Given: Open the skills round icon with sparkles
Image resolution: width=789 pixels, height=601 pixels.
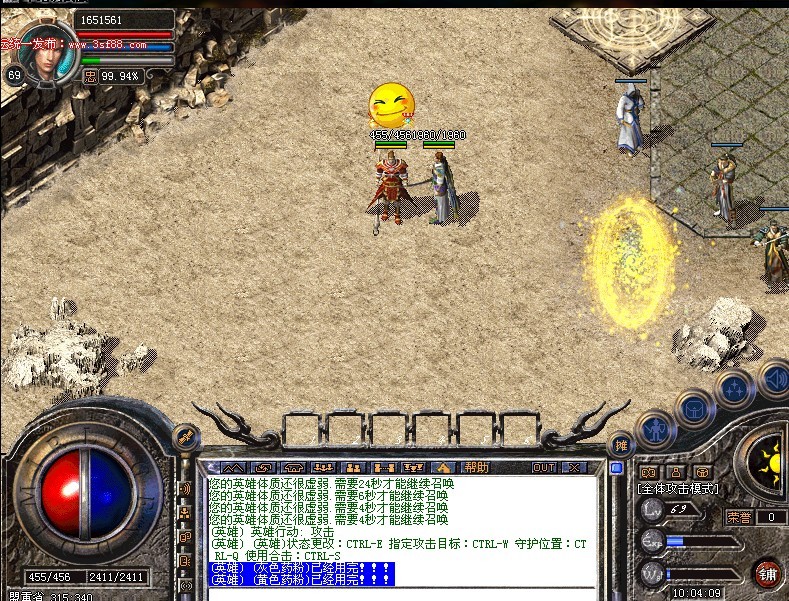Looking at the screenshot, I should tap(734, 387).
